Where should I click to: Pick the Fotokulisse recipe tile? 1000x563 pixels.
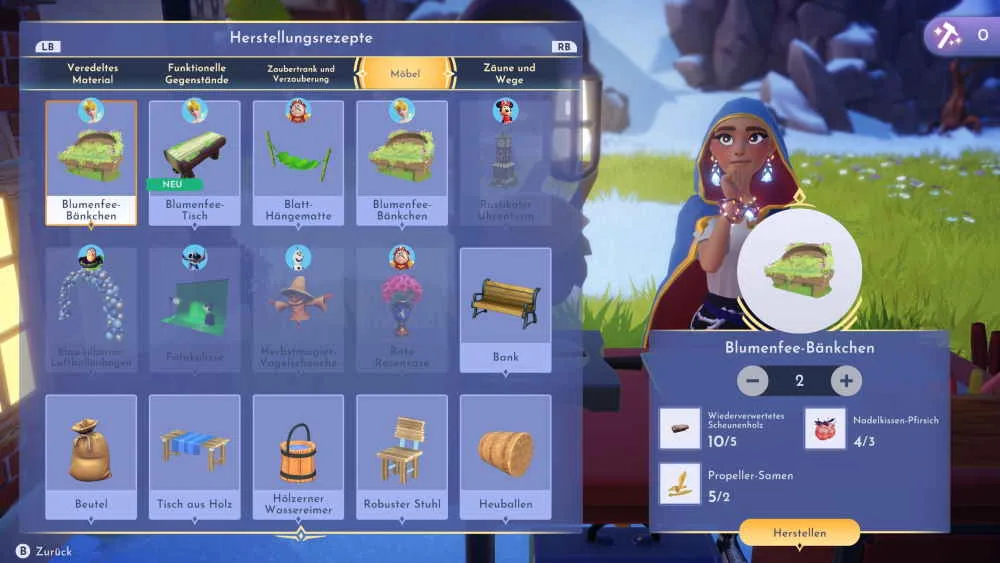point(194,310)
